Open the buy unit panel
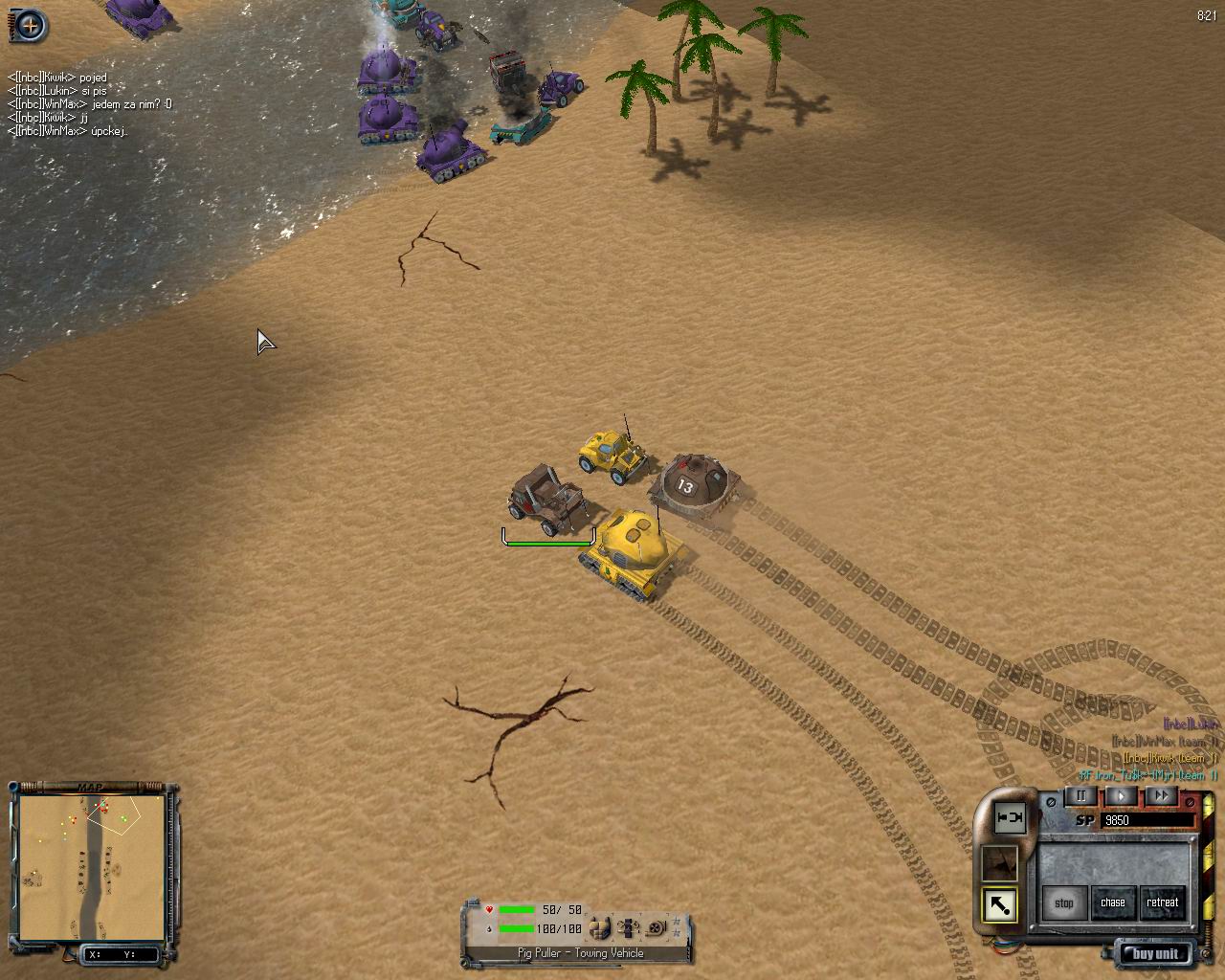 (x=1155, y=953)
